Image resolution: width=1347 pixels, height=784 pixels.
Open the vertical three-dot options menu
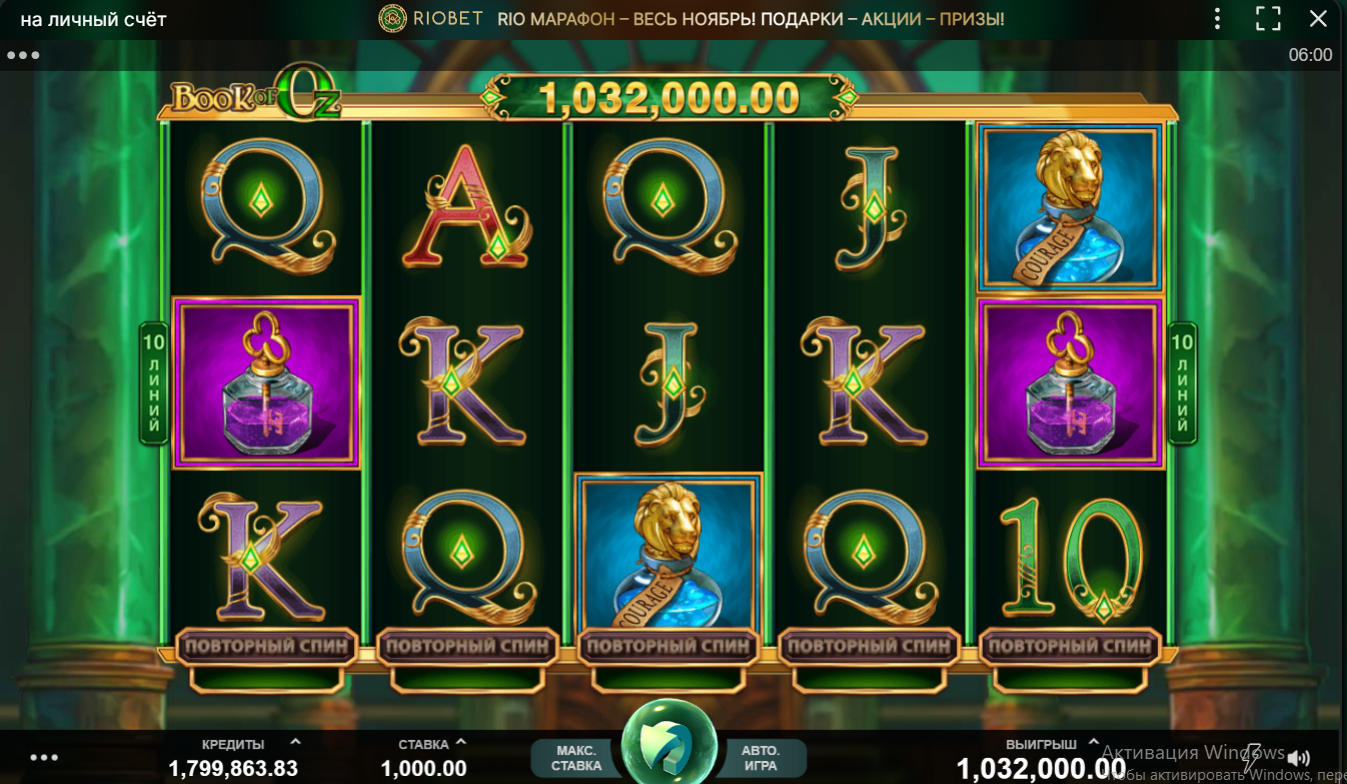pyautogui.click(x=1217, y=18)
